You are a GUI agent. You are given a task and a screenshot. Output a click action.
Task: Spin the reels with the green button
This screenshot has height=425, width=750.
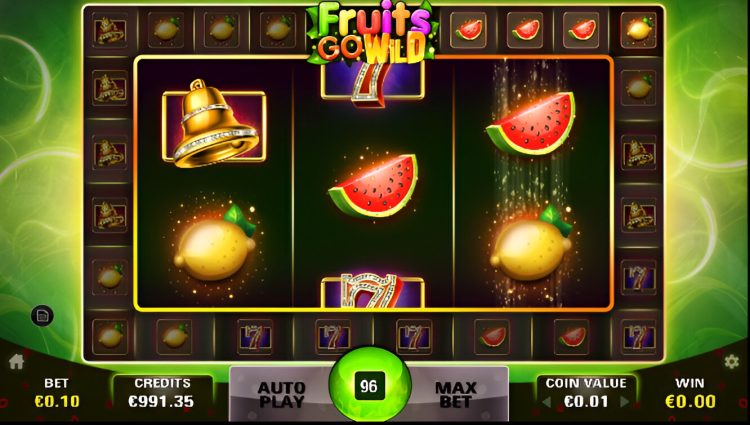369,386
